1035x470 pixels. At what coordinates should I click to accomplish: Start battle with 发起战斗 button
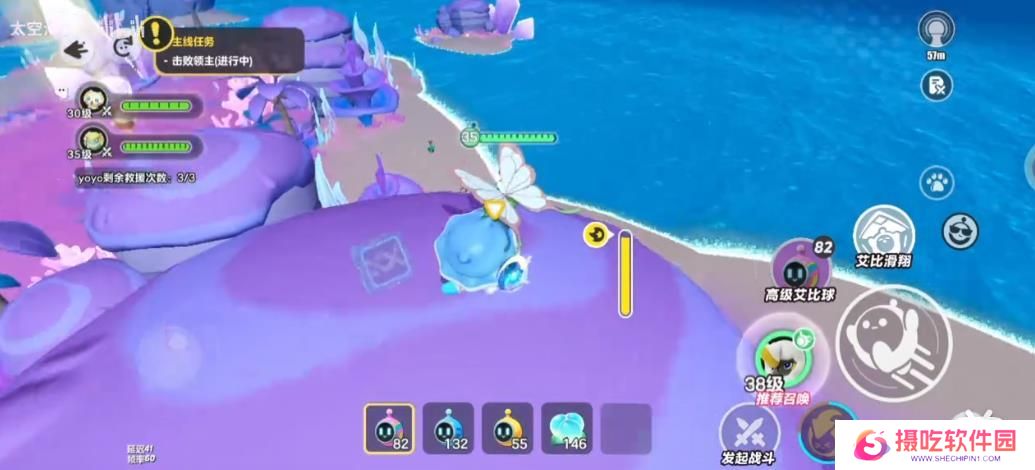(x=750, y=432)
